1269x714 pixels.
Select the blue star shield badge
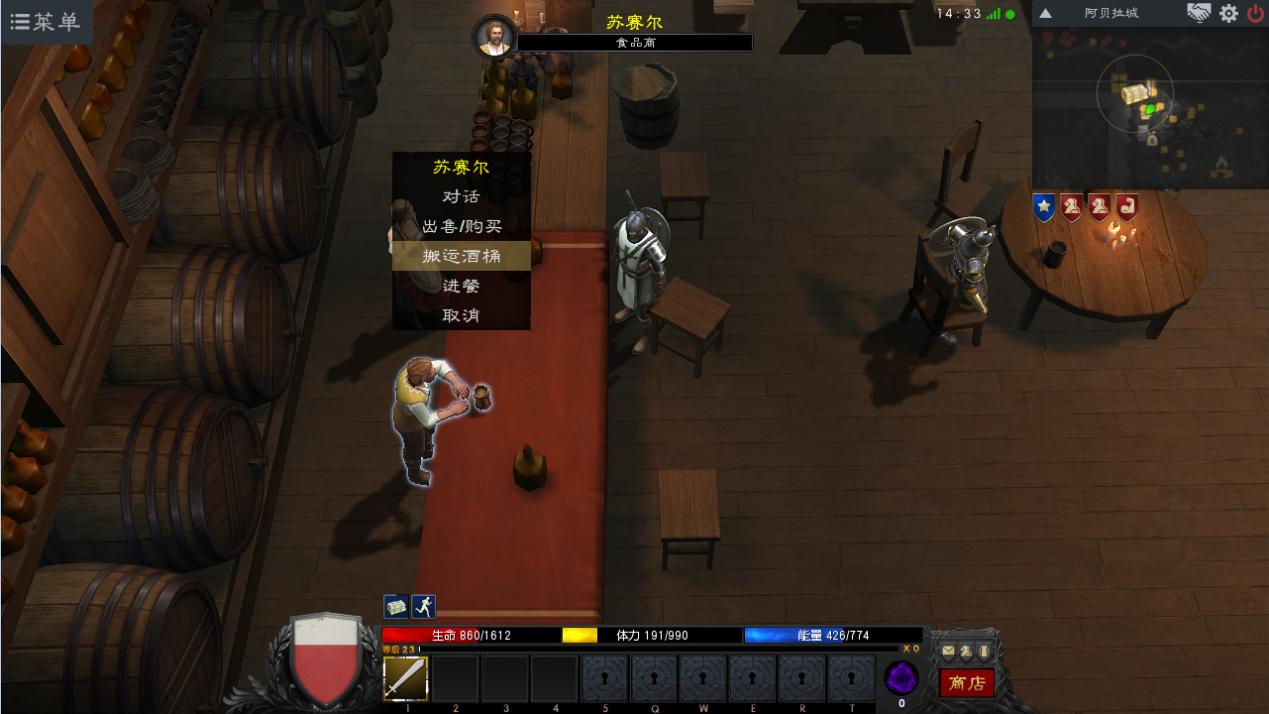click(1044, 208)
